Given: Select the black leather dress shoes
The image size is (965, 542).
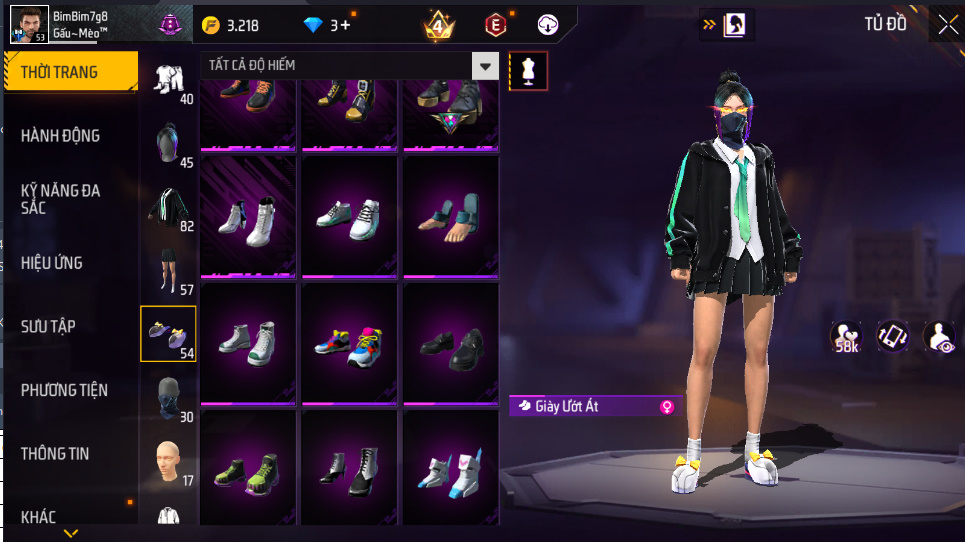Looking at the screenshot, I should click(450, 345).
